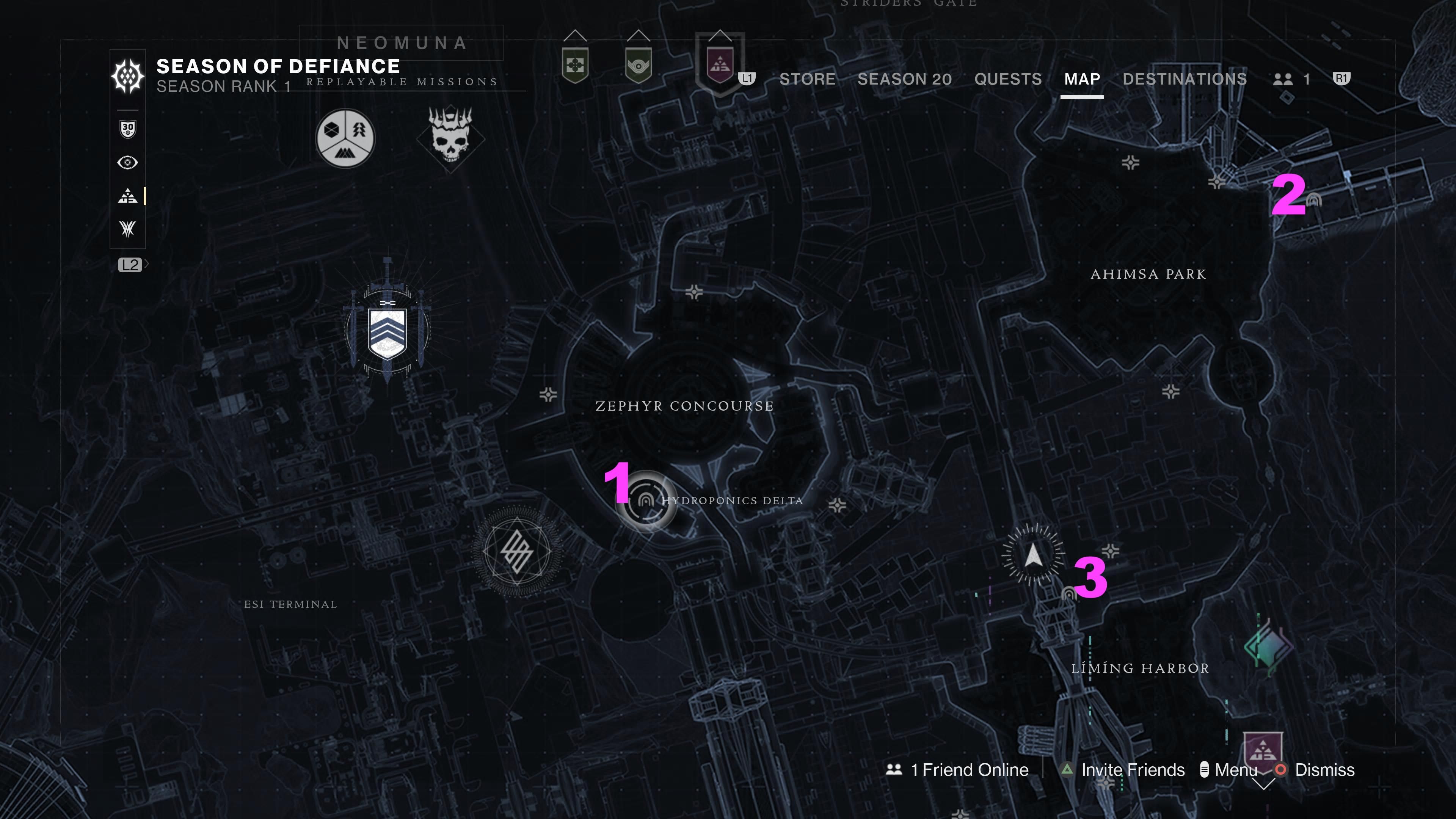Select the circular Vanguard mission icon
This screenshot has width=1456, height=819.
(x=345, y=137)
